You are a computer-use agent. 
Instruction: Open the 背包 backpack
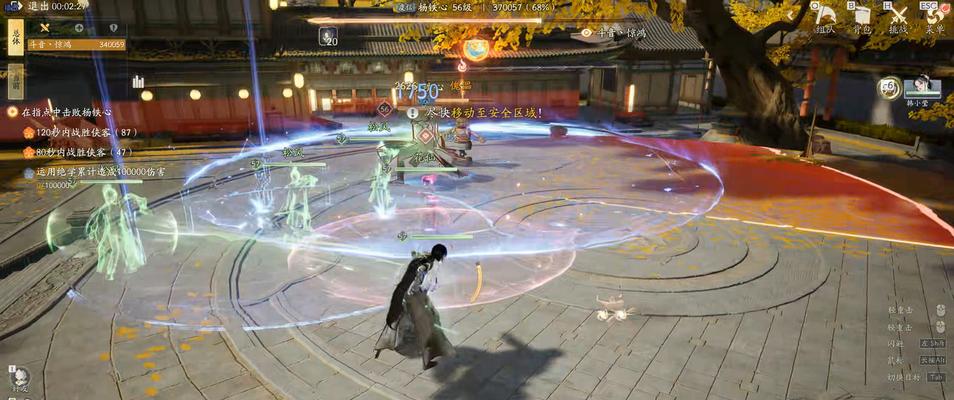[x=861, y=18]
